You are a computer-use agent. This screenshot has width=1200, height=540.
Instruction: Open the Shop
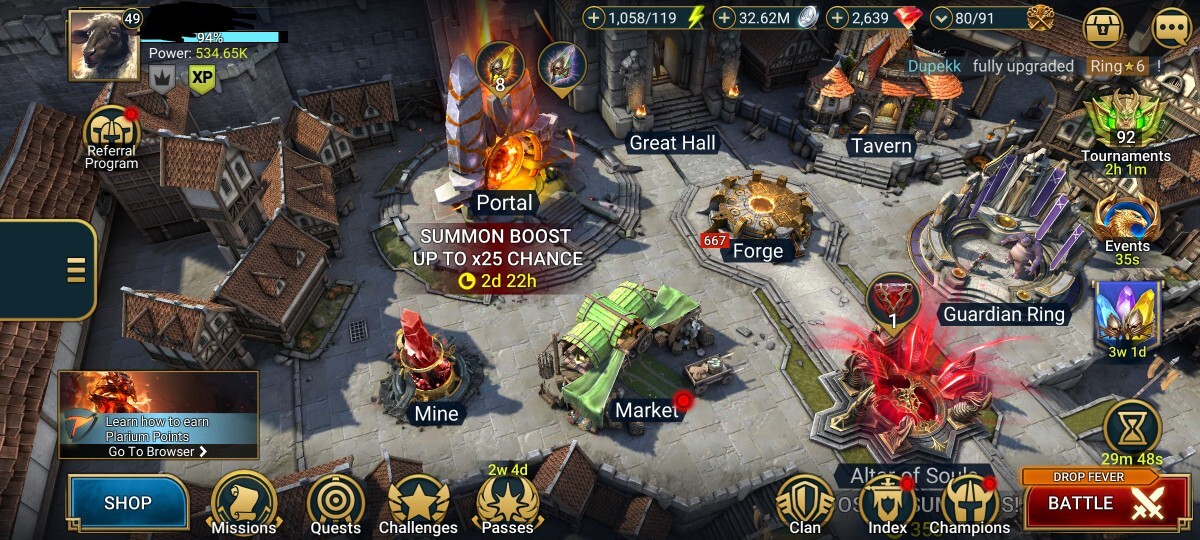pyautogui.click(x=128, y=502)
